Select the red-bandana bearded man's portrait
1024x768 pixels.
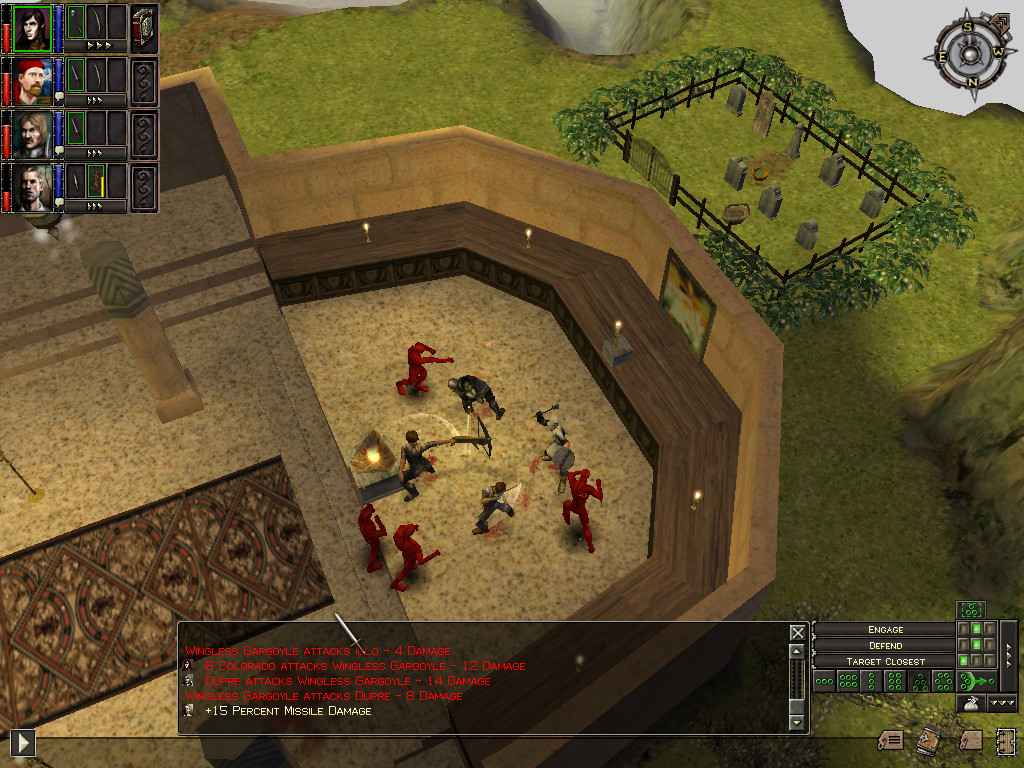[32, 80]
